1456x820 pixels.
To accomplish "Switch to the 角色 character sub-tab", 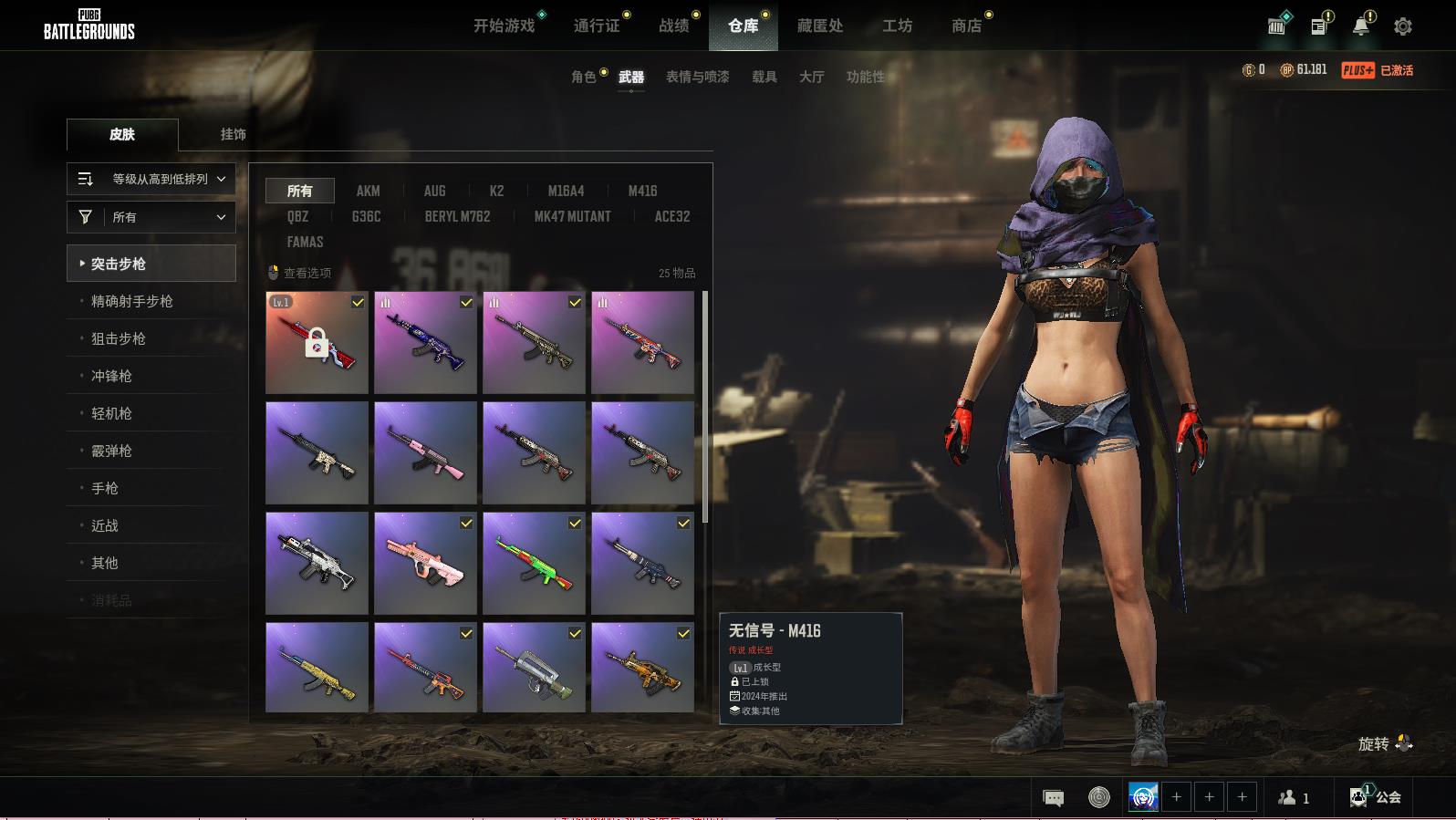I will tap(584, 77).
